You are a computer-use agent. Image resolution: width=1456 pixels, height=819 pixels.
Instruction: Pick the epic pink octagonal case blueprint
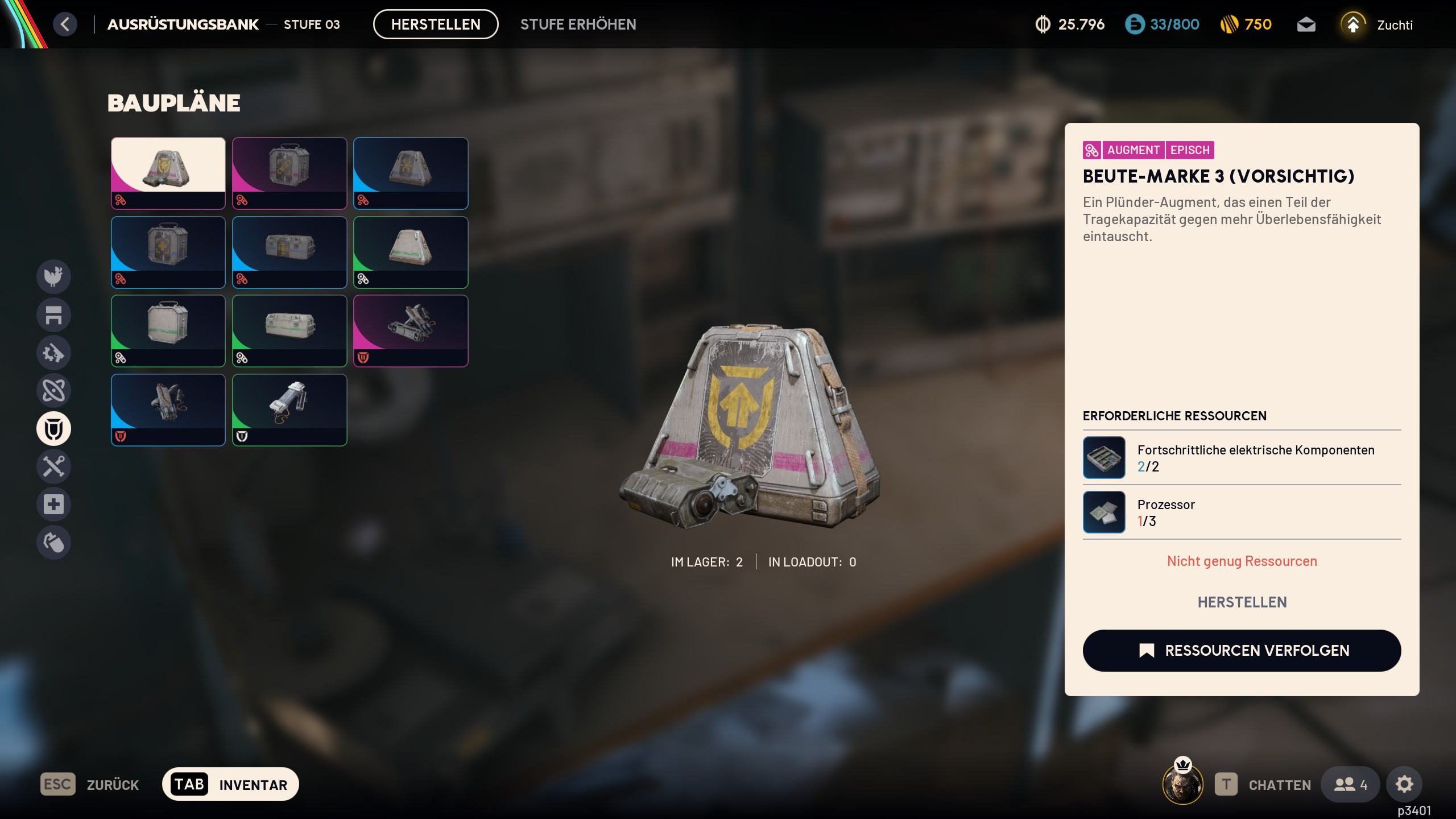[289, 173]
